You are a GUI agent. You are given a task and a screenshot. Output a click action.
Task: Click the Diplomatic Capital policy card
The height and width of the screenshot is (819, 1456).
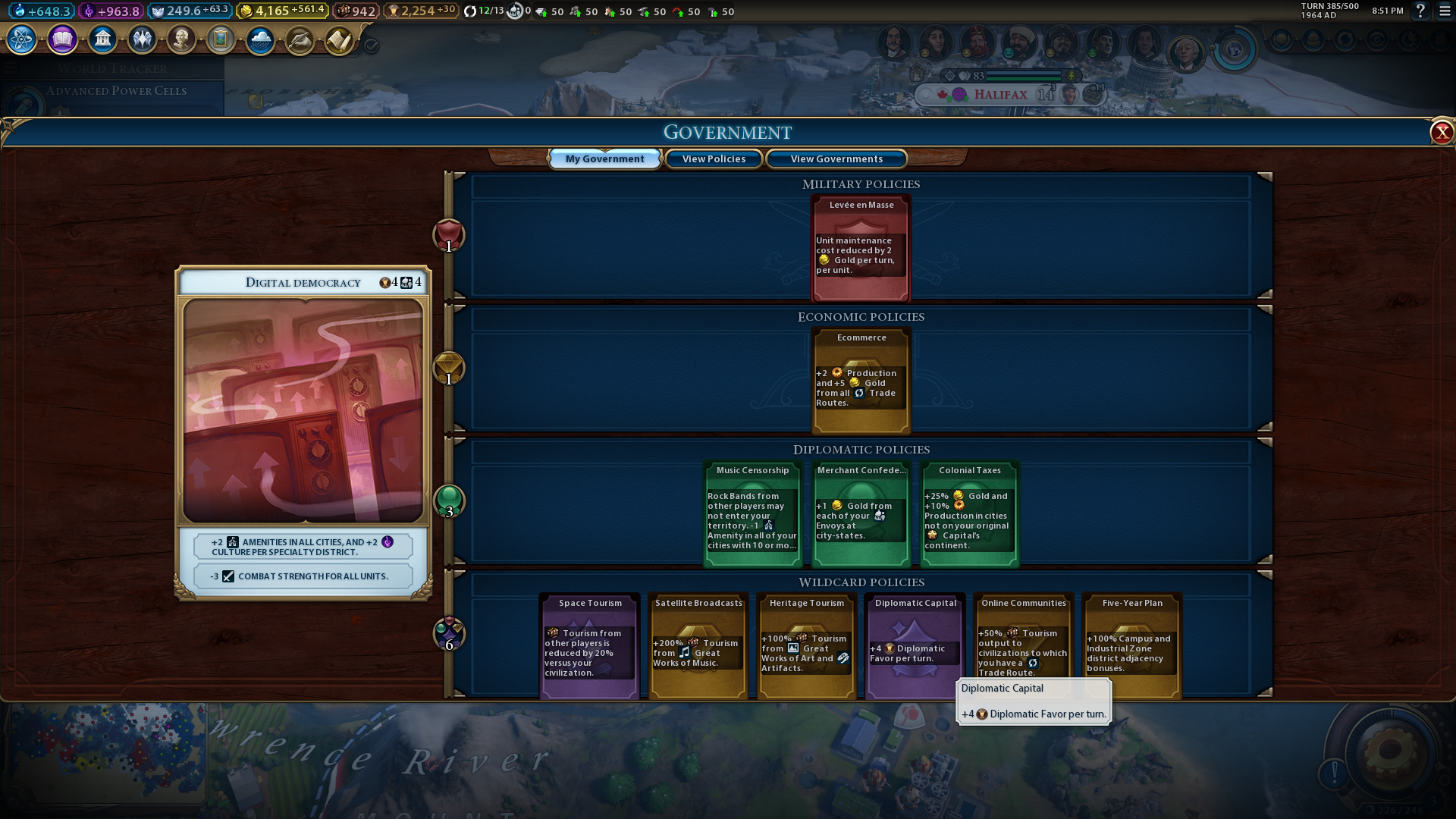[x=915, y=645]
